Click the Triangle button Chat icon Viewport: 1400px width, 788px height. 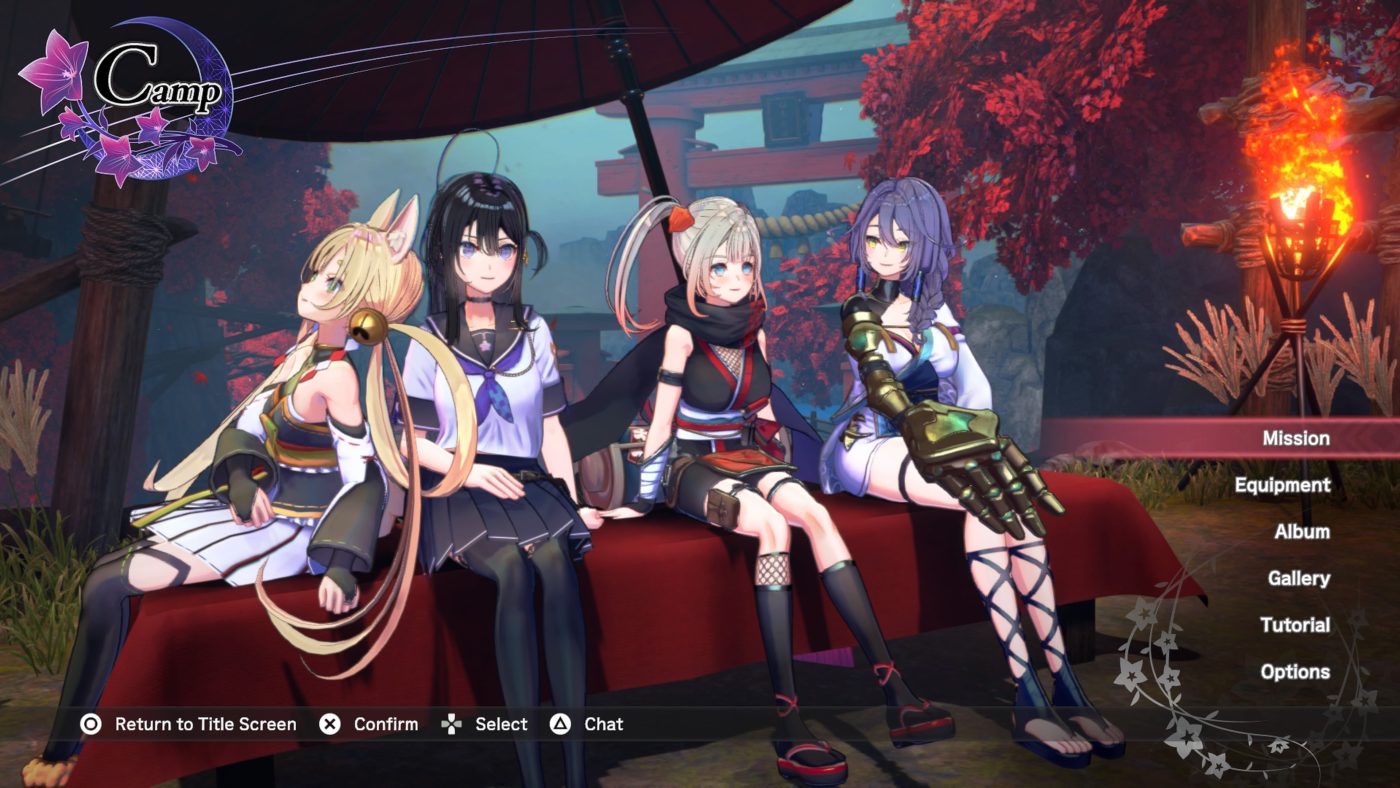[x=561, y=723]
